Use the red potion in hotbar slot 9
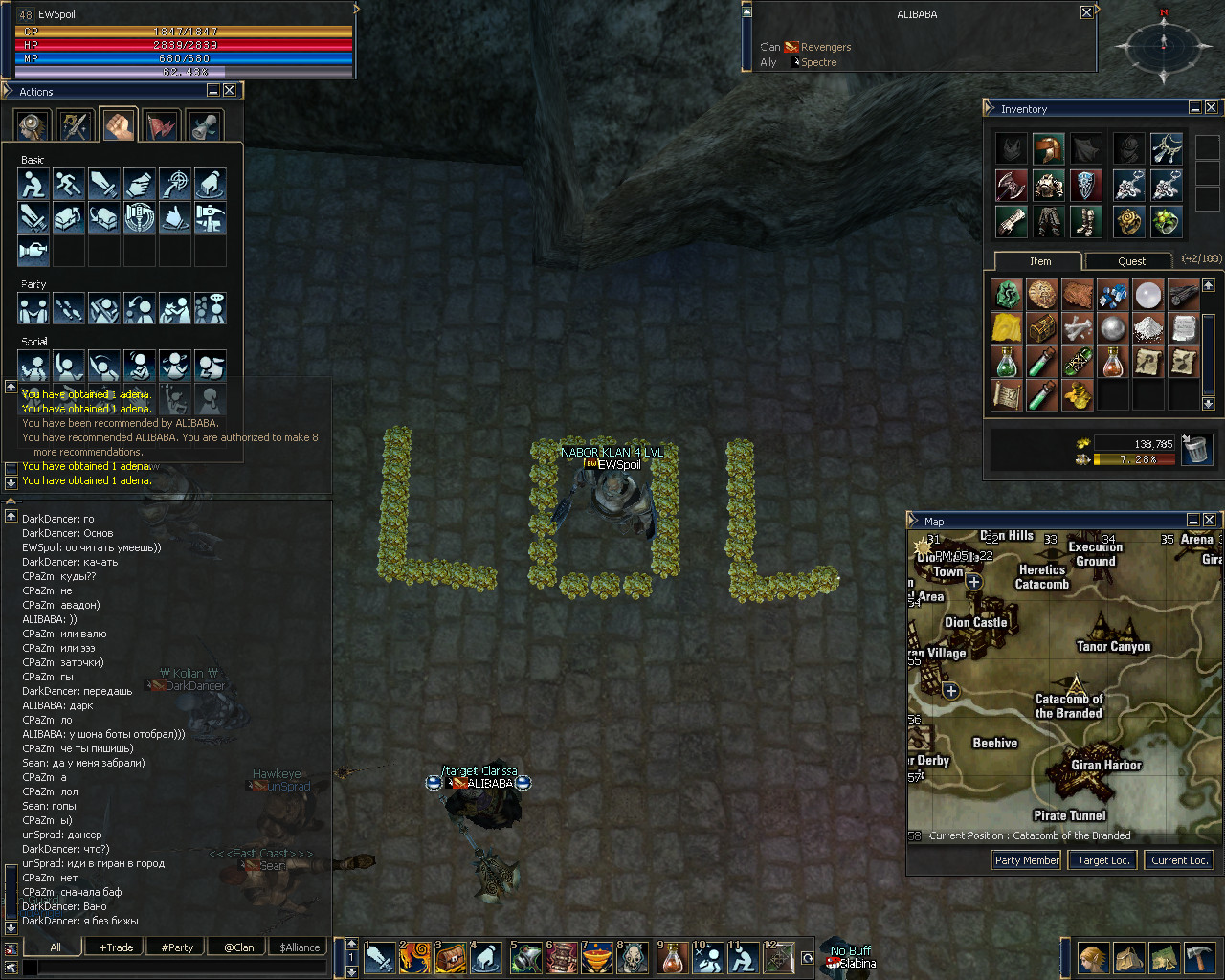This screenshot has width=1225, height=980. (674, 957)
